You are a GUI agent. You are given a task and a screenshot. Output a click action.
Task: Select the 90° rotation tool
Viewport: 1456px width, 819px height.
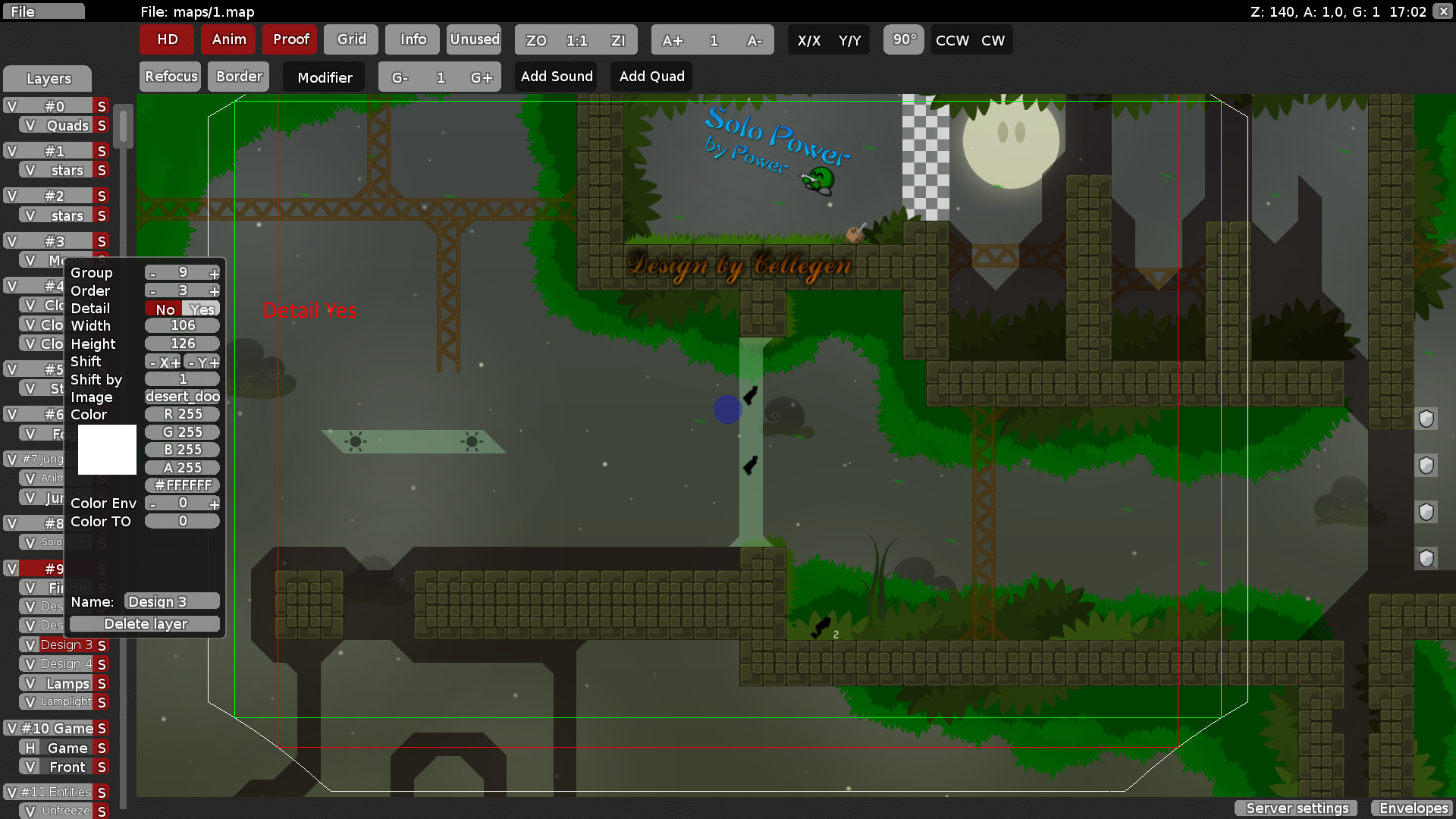click(x=903, y=40)
